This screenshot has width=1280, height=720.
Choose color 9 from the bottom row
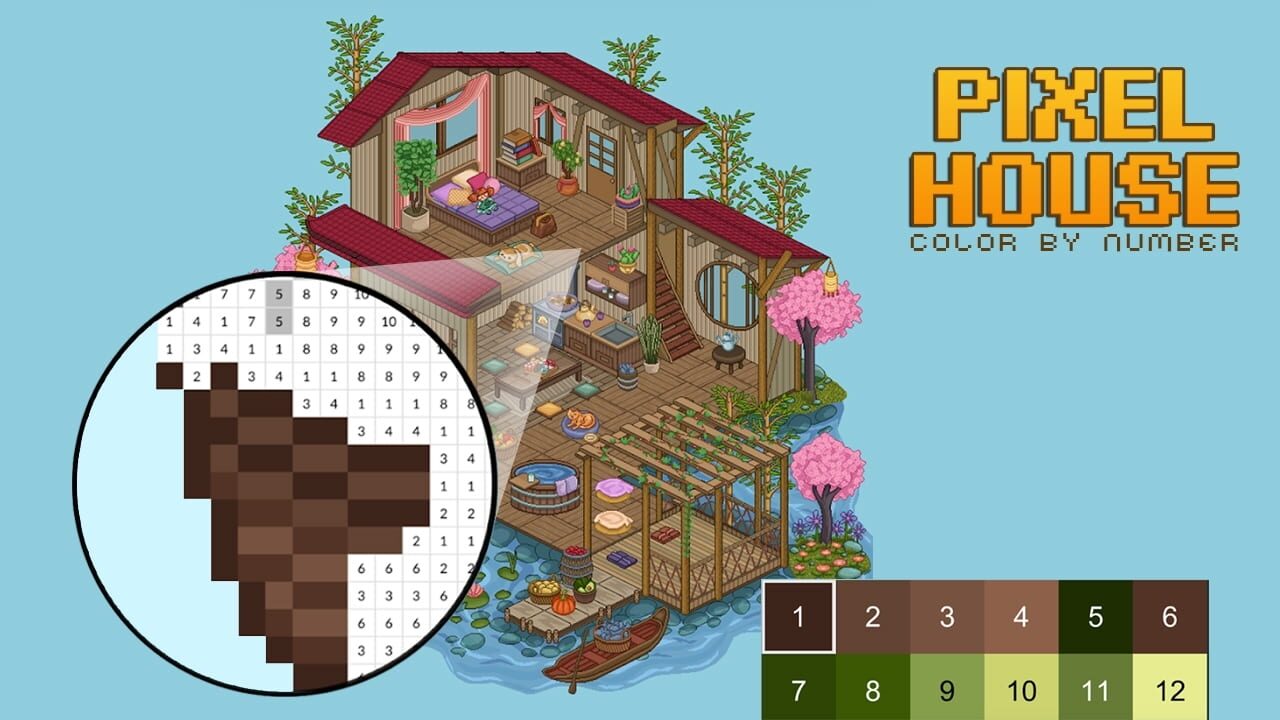coord(948,690)
